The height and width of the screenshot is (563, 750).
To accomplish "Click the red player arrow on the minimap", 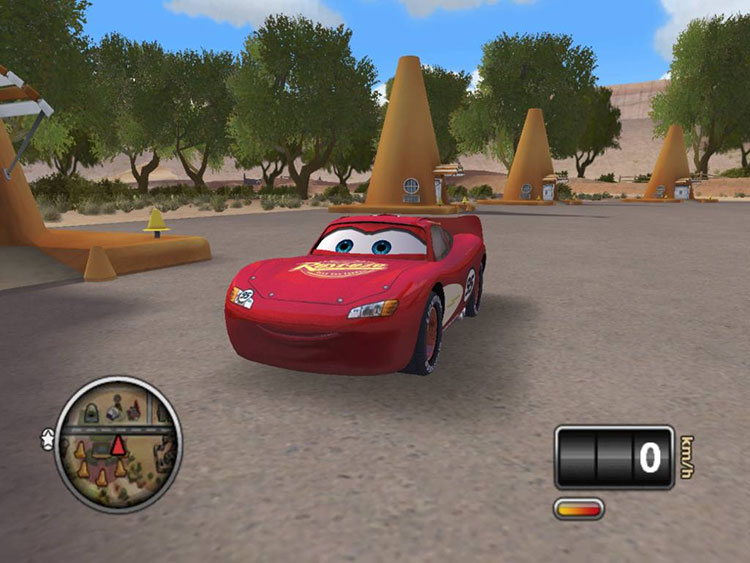I will click(x=118, y=445).
